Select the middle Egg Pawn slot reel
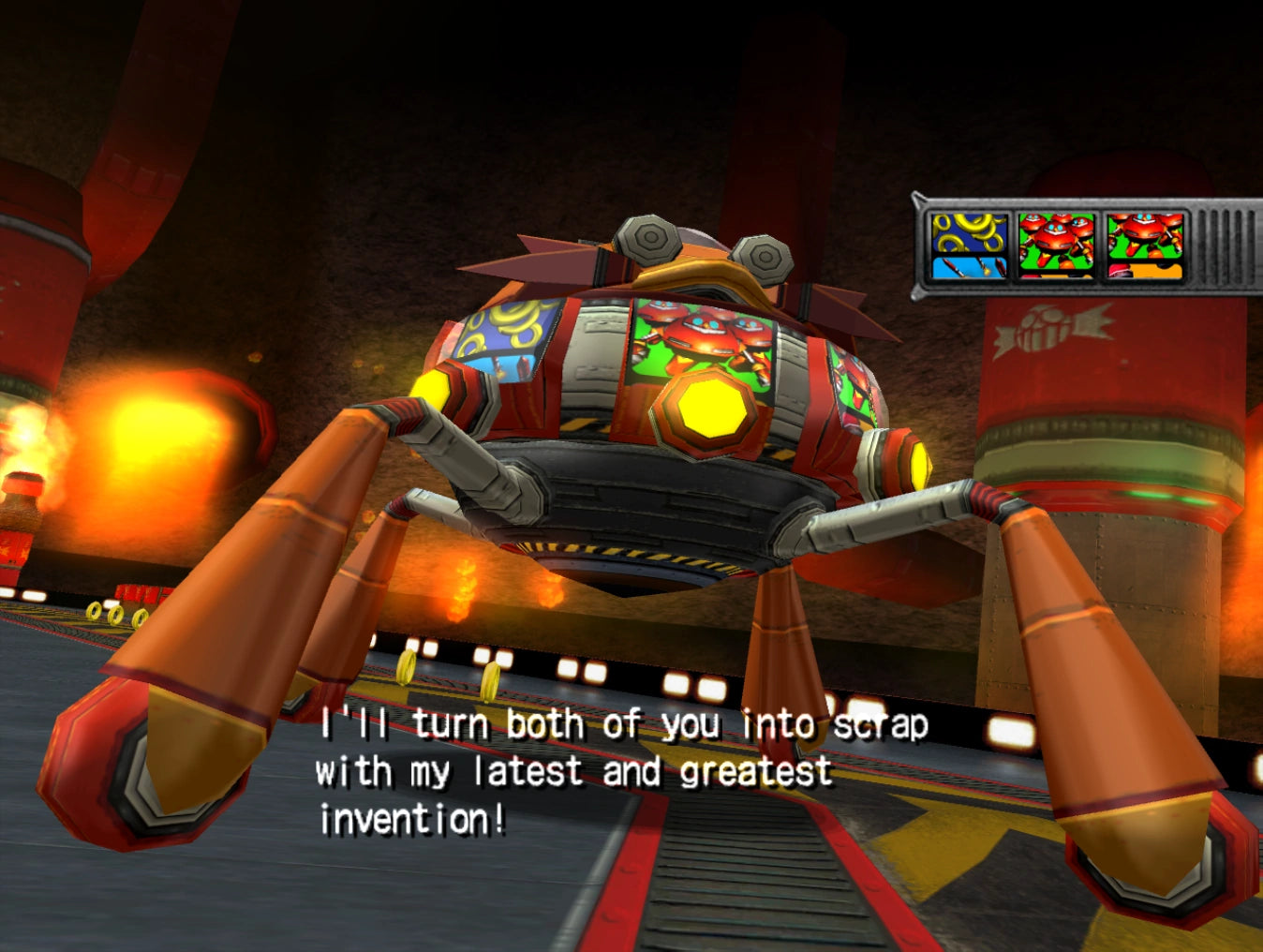The image size is (1263, 952). tap(1056, 246)
